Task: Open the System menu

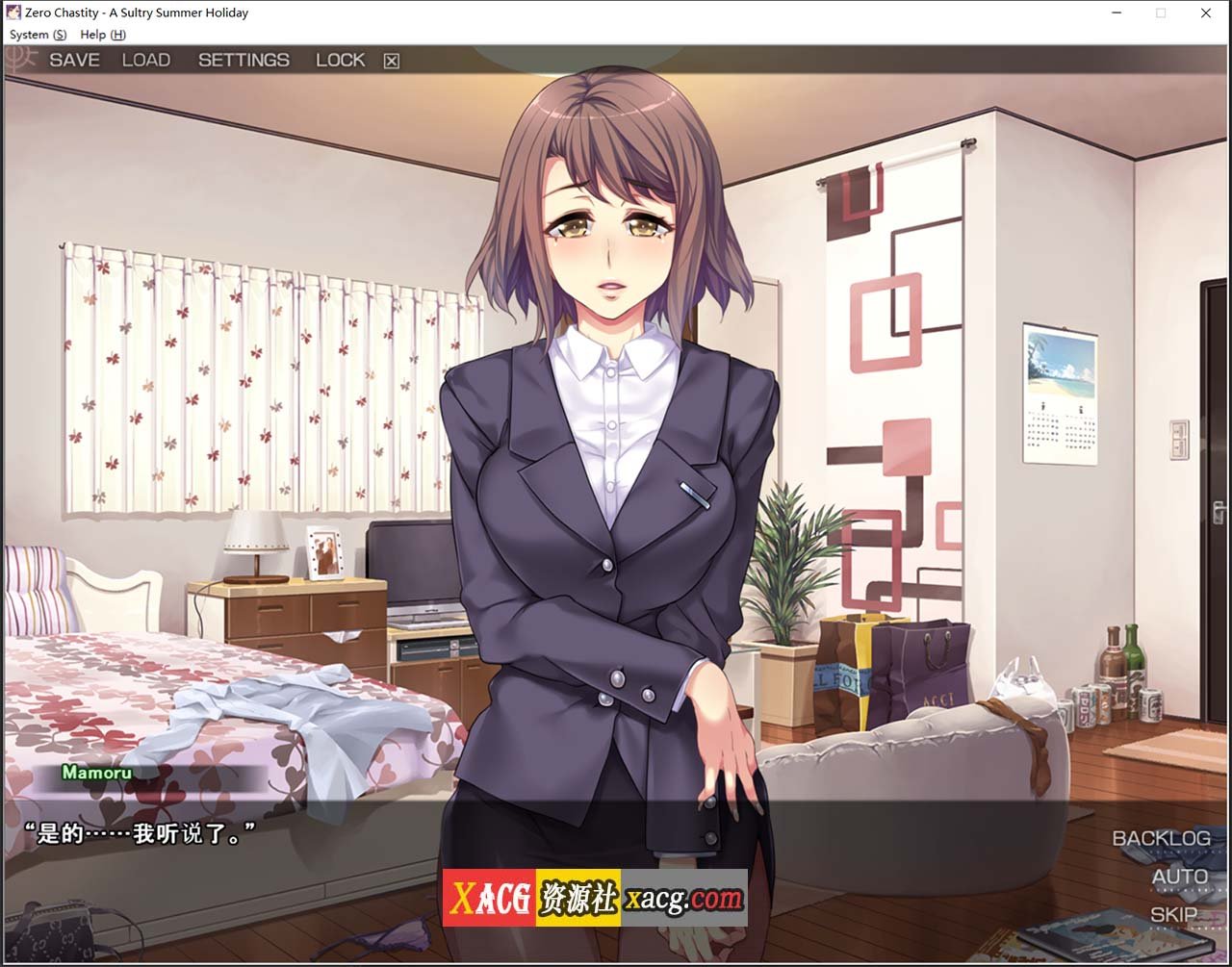Action: (38, 35)
